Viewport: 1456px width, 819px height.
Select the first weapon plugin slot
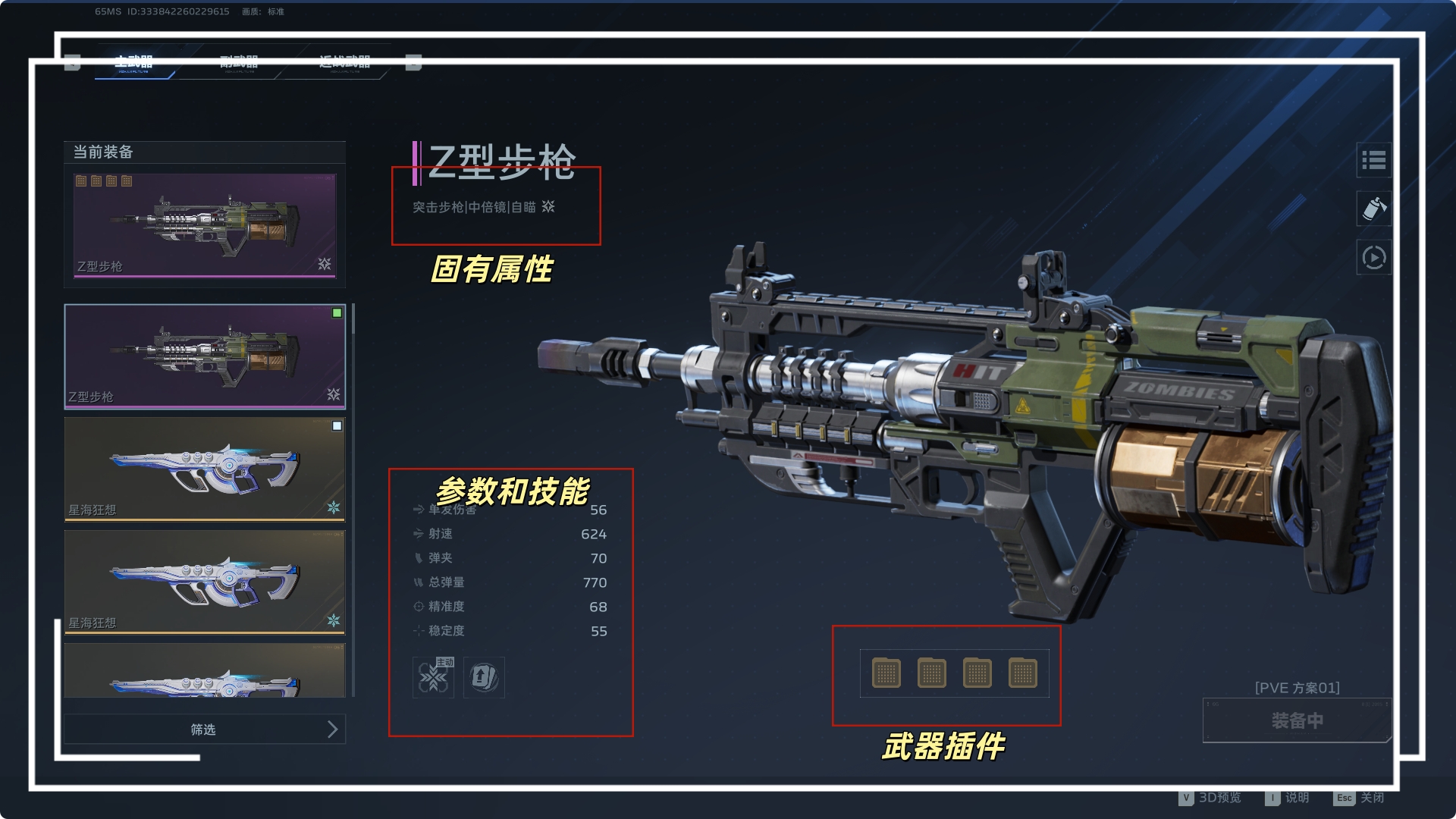pos(886,673)
